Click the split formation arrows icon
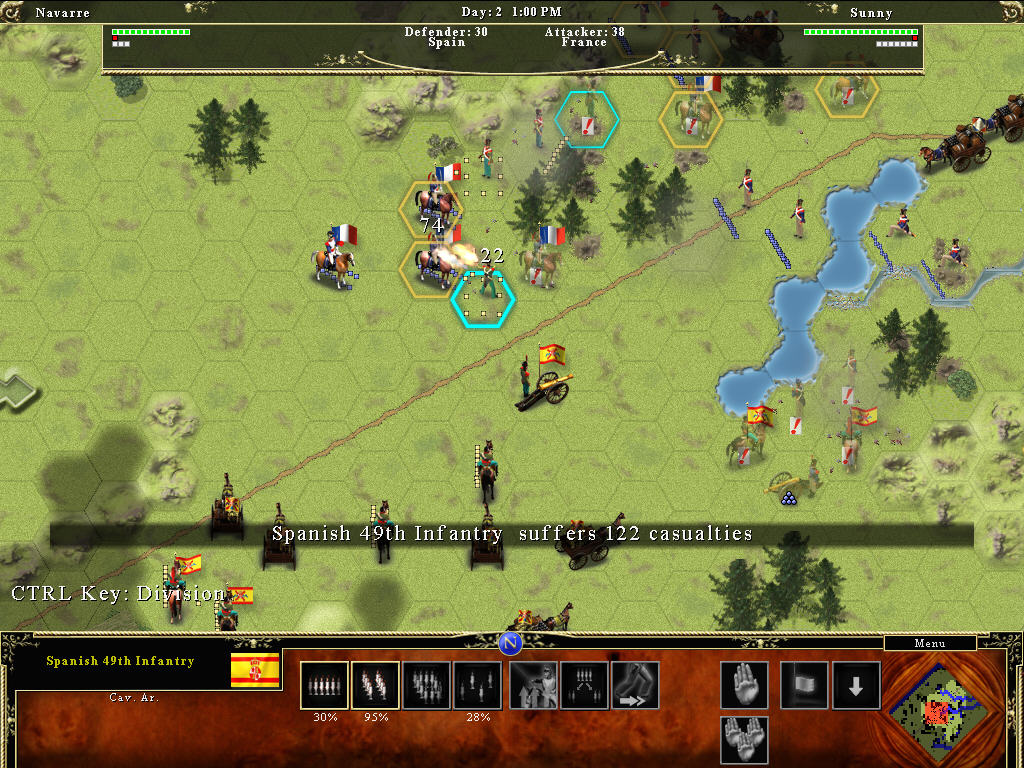This screenshot has height=768, width=1024. [585, 685]
